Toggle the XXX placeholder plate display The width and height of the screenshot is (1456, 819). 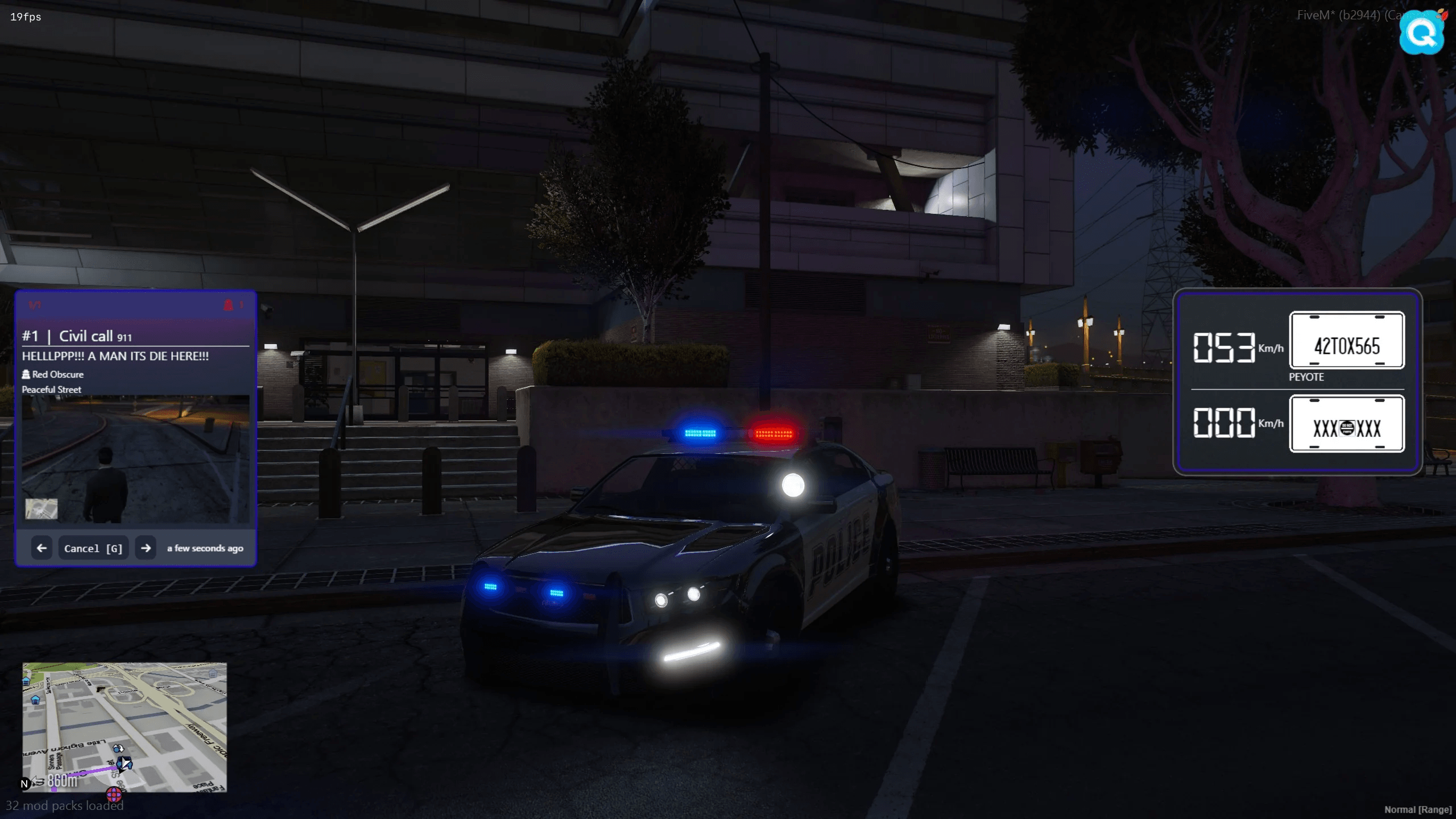[x=1348, y=424]
